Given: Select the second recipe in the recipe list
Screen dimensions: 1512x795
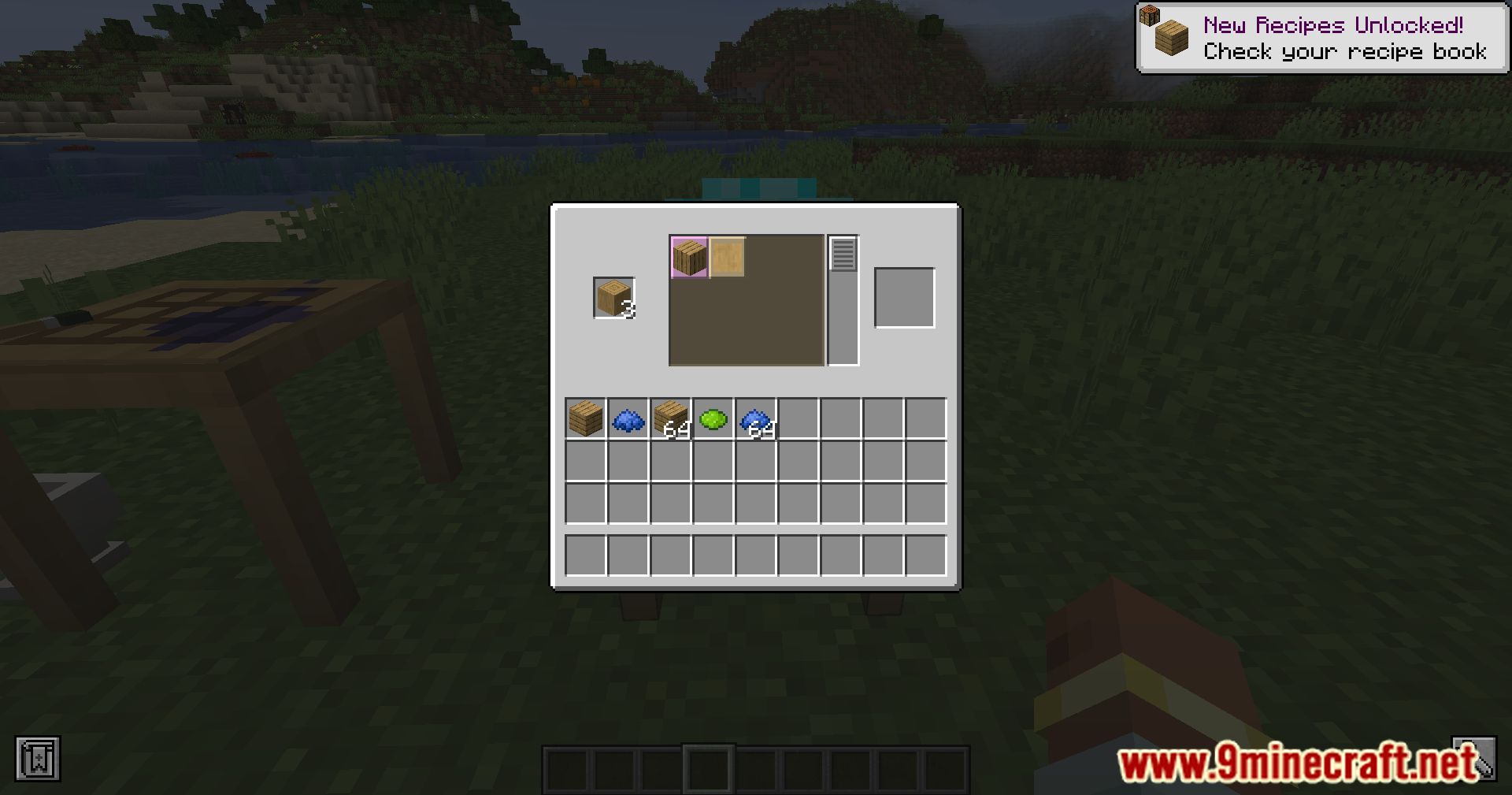Looking at the screenshot, I should point(728,254).
